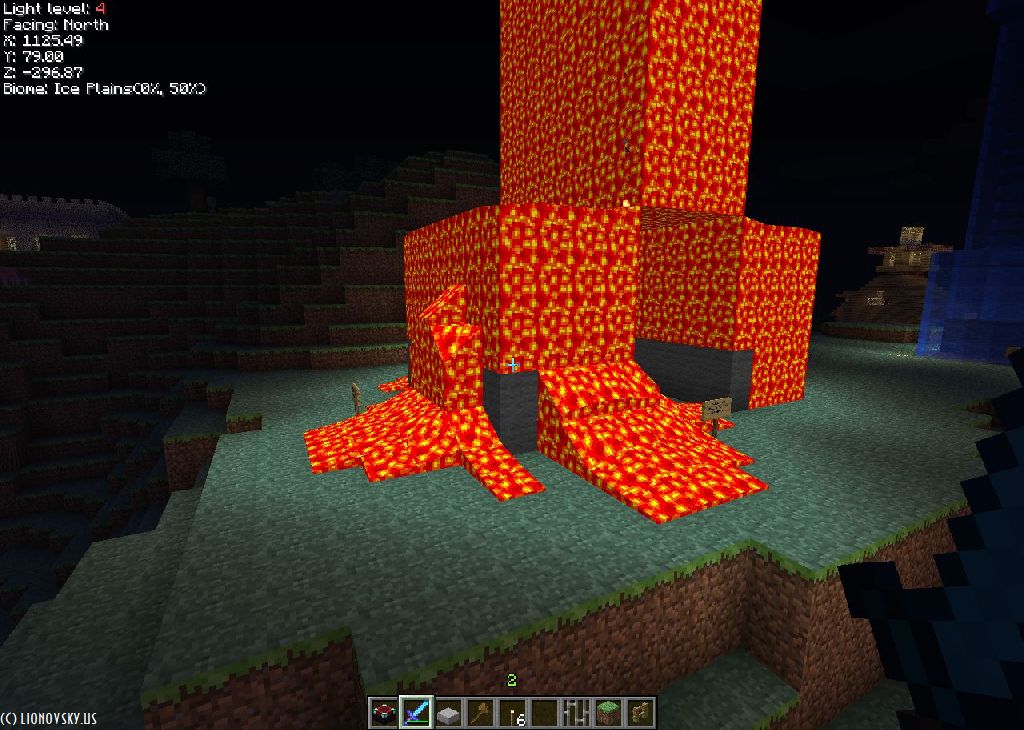Select the last hotbar slot's brown item
The image size is (1024, 730).
640,713
